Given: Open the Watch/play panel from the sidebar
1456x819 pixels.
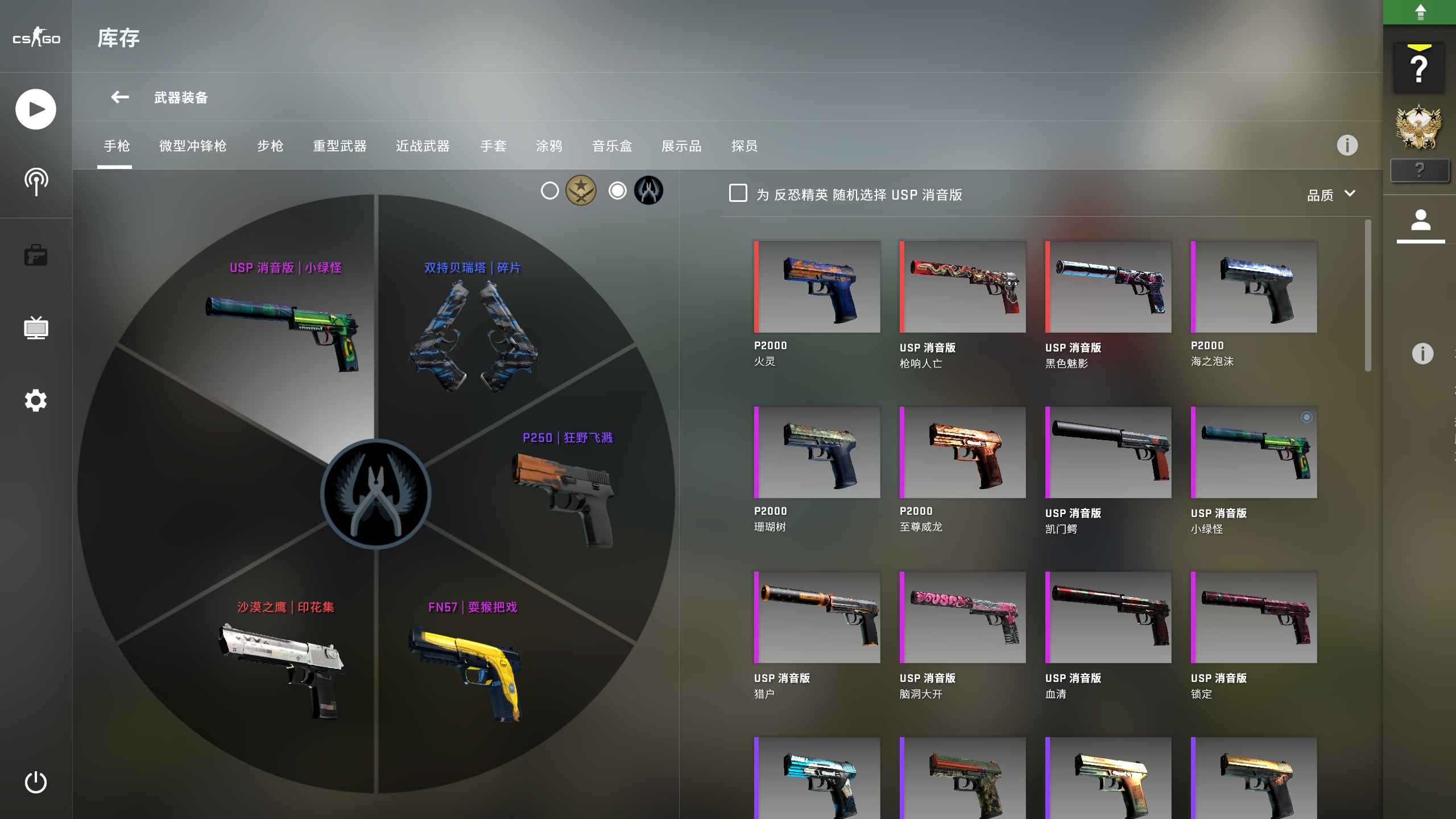Looking at the screenshot, I should [x=35, y=108].
